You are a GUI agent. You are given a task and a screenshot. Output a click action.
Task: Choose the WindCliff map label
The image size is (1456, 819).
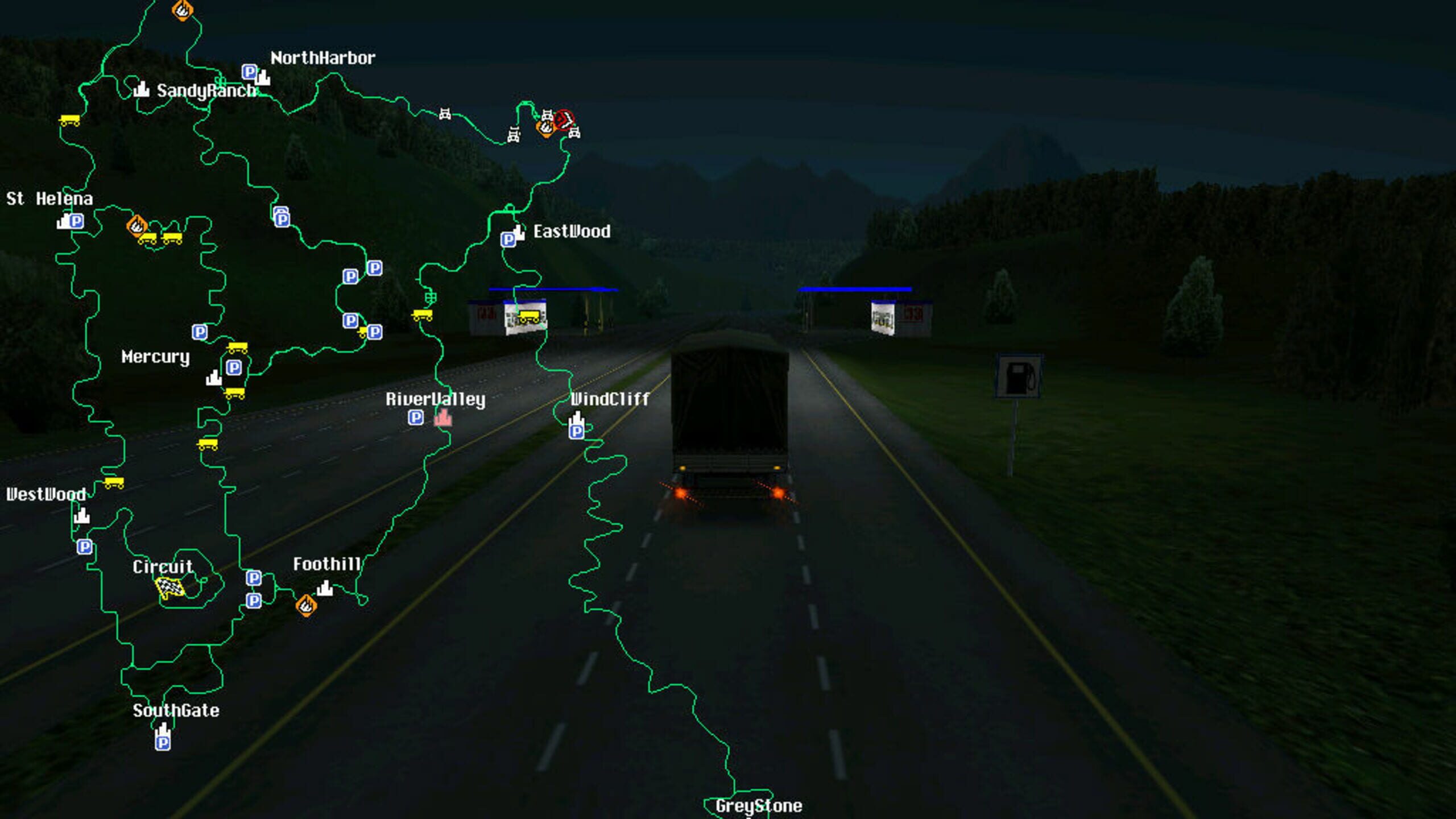[x=610, y=399]
